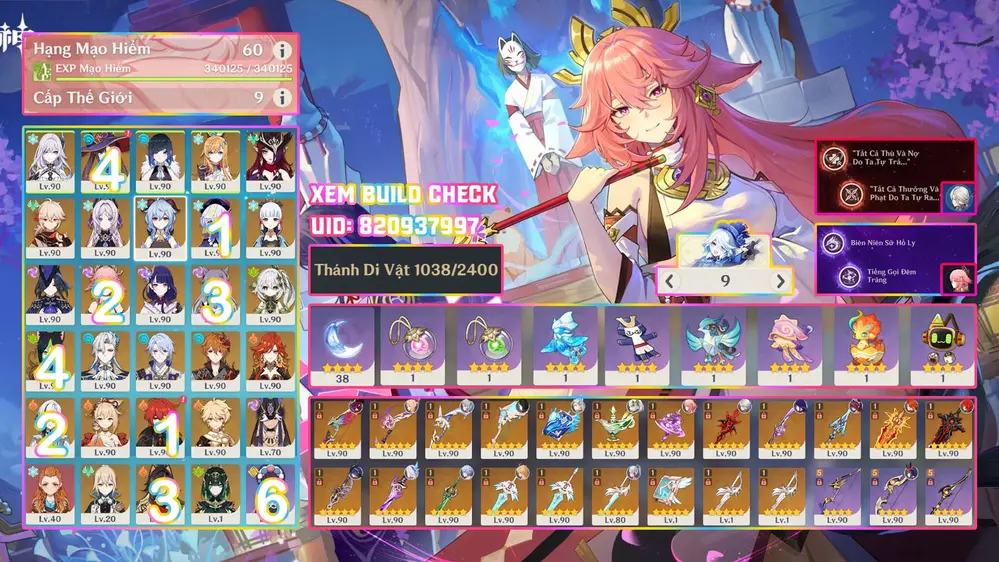This screenshot has width=999, height=562.
Task: Select the purple round catalyst weapon
Action: tap(670, 429)
